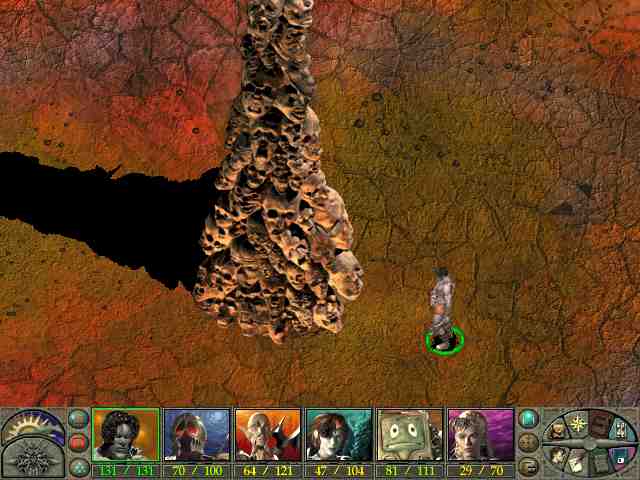Select the red-visored helmeted party member portrait
This screenshot has width=640, height=480.
pos(197,435)
